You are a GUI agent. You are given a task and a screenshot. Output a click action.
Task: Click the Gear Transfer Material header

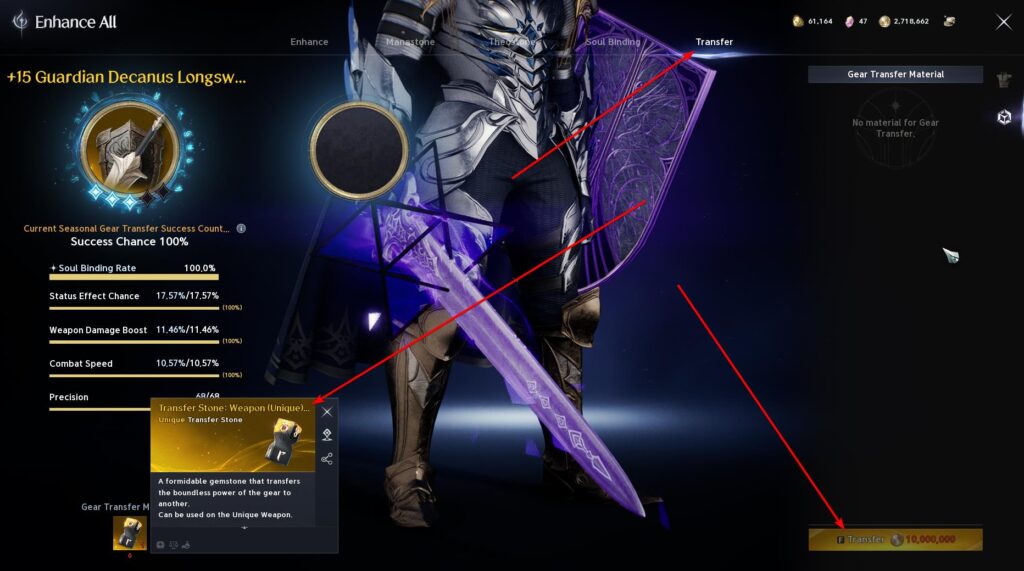tap(895, 74)
